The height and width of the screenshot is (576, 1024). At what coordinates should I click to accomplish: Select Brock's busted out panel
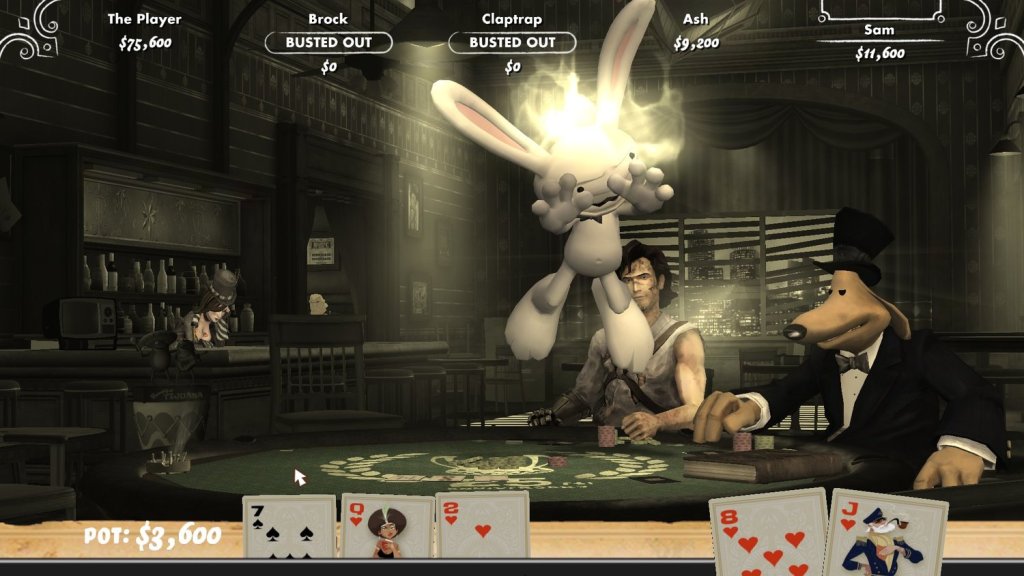click(x=328, y=42)
